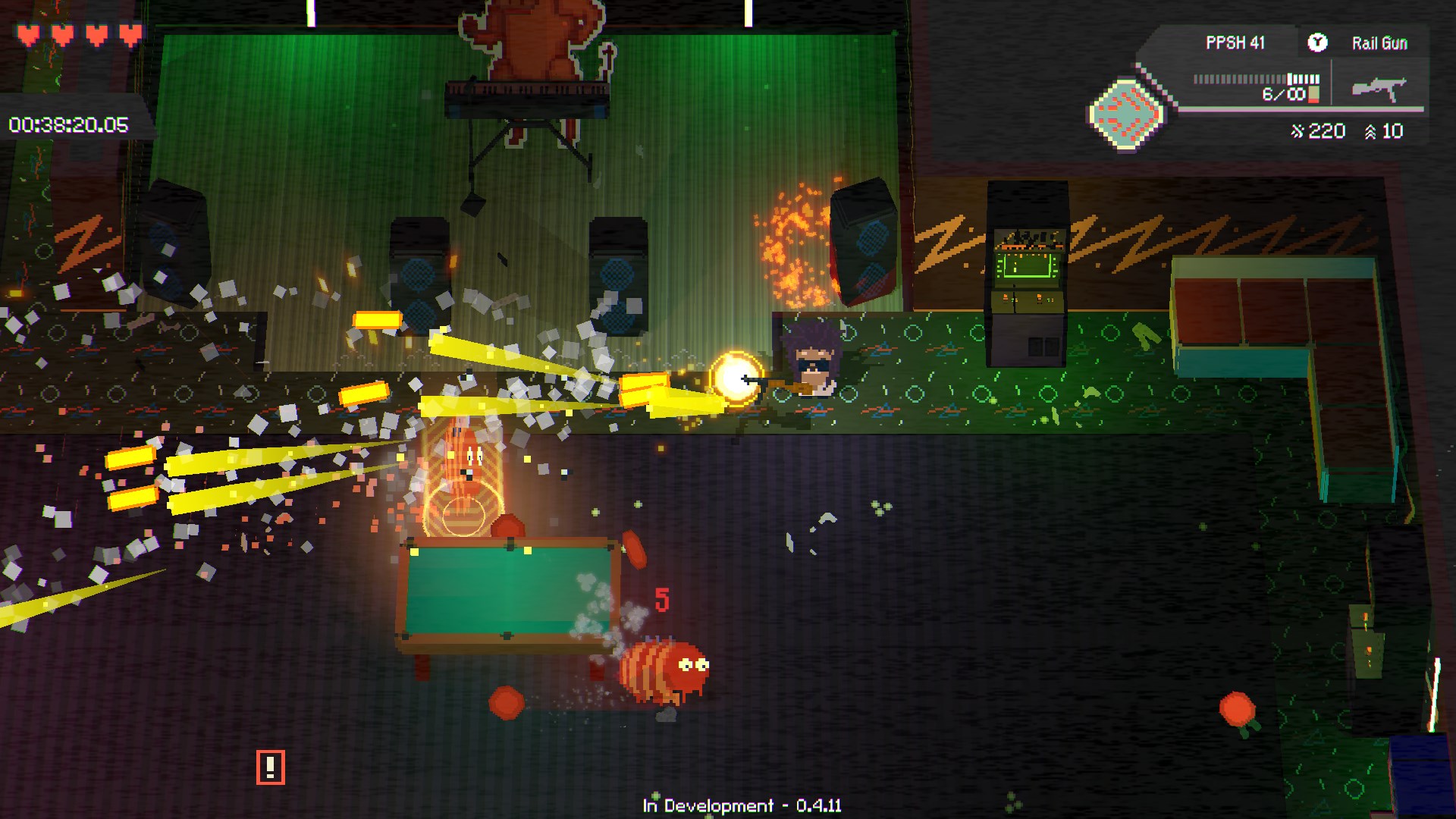Click the first heart in the health display

[29, 34]
